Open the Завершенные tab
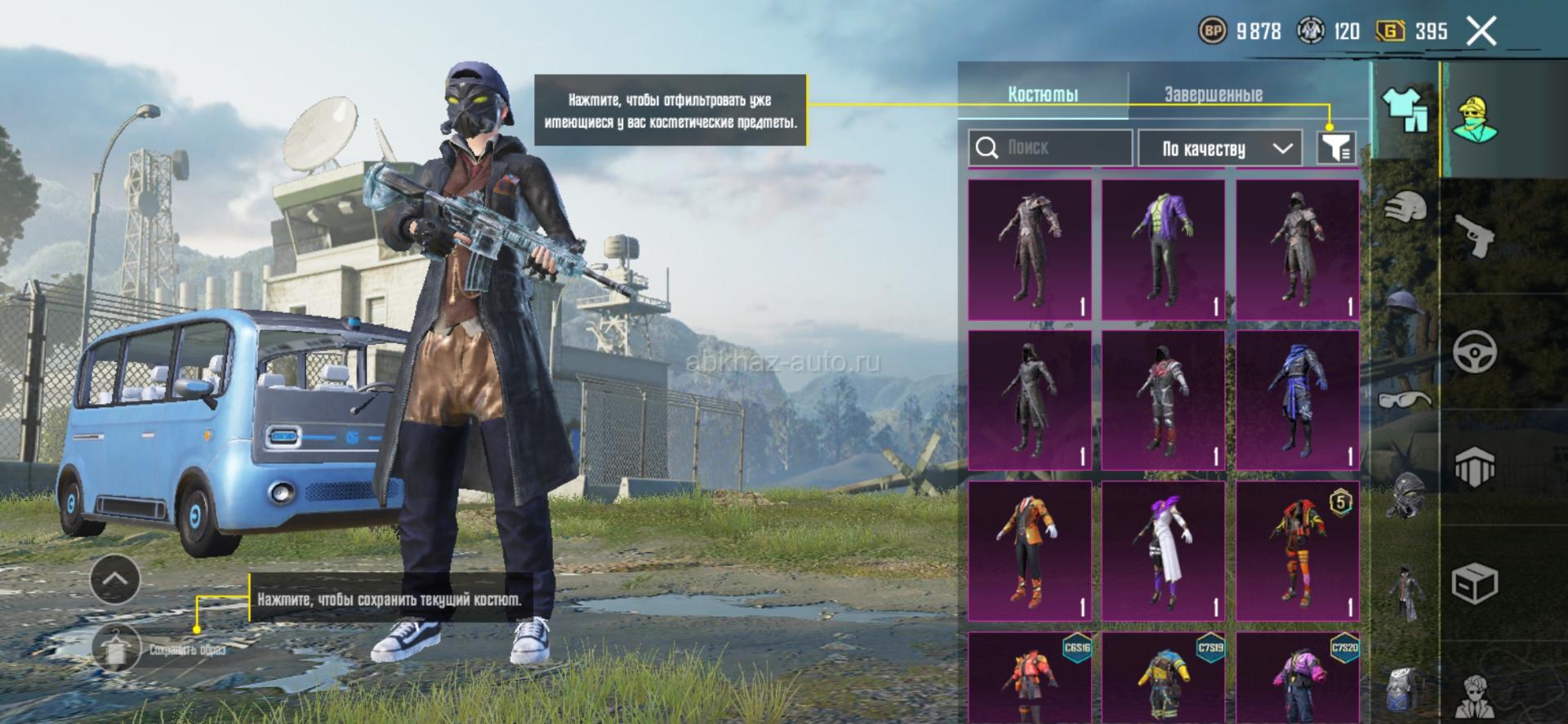Viewport: 1568px width, 724px height. [x=1213, y=95]
